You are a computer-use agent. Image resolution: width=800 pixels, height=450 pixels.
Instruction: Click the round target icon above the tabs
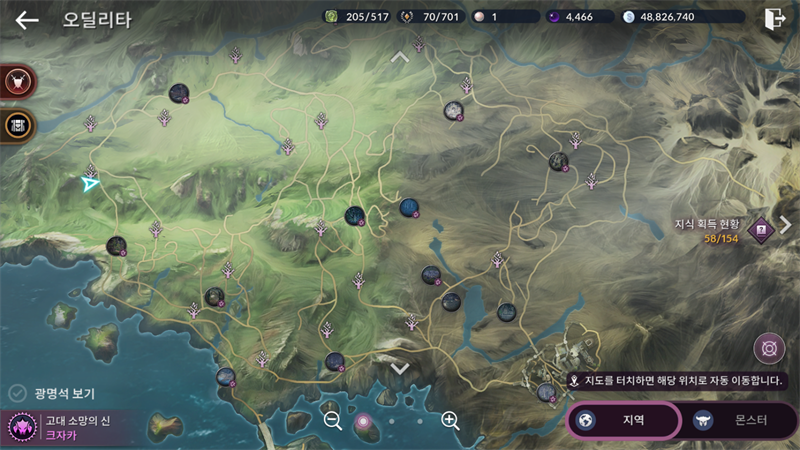click(x=768, y=349)
